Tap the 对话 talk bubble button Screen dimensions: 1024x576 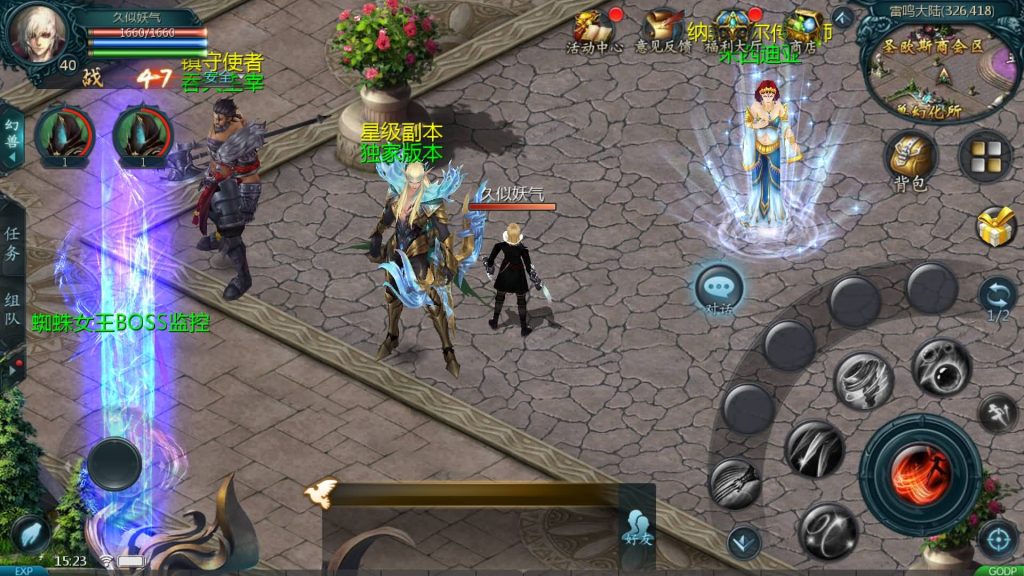(720, 288)
